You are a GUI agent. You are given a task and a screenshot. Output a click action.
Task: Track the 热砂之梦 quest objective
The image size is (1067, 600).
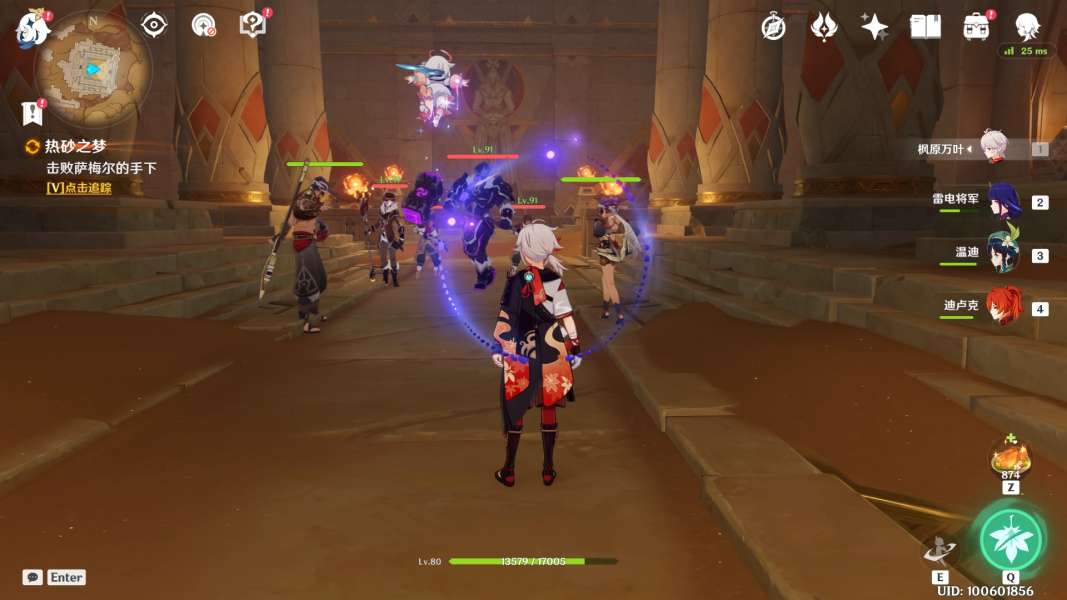pos(79,187)
